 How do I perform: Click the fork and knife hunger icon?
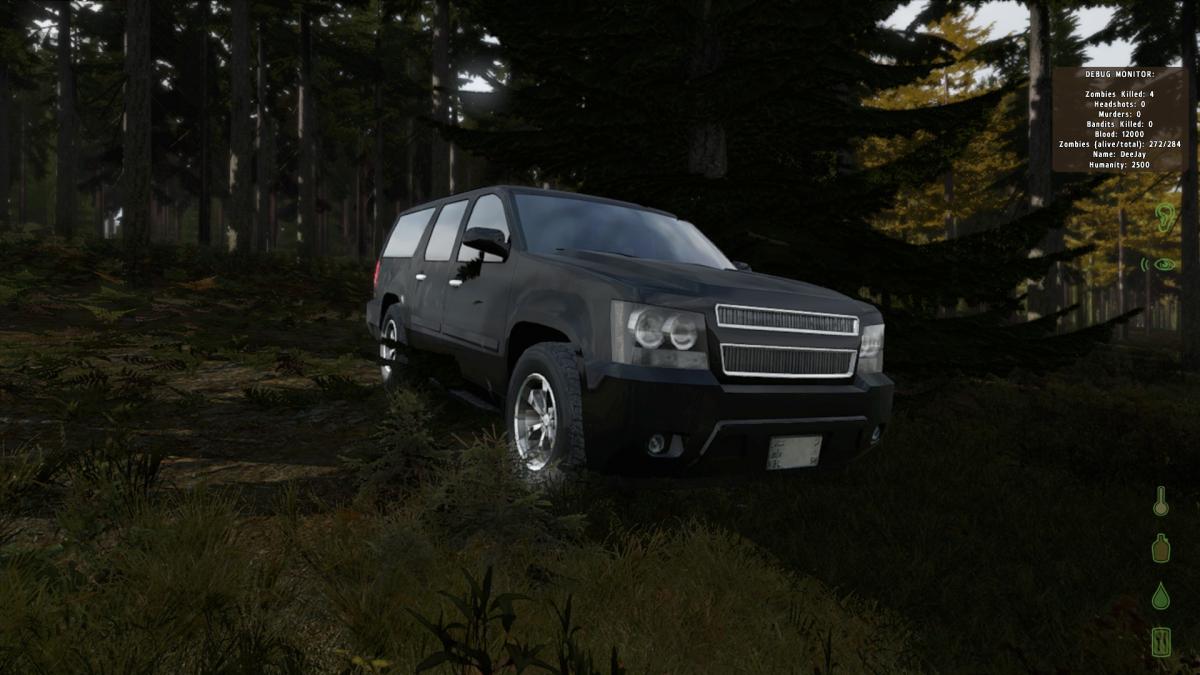tap(1160, 641)
